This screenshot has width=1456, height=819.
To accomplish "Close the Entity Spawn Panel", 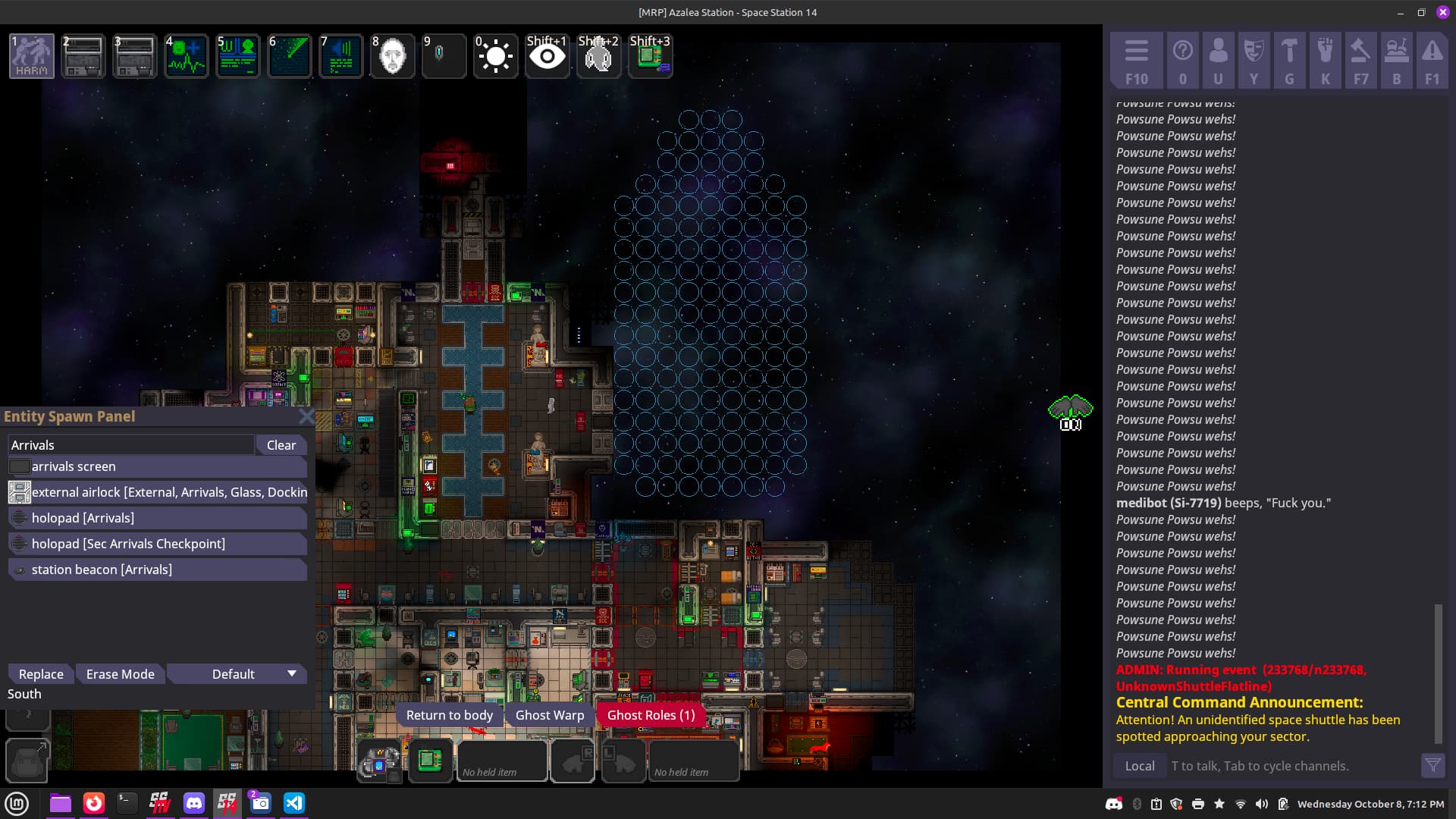I will coord(306,416).
